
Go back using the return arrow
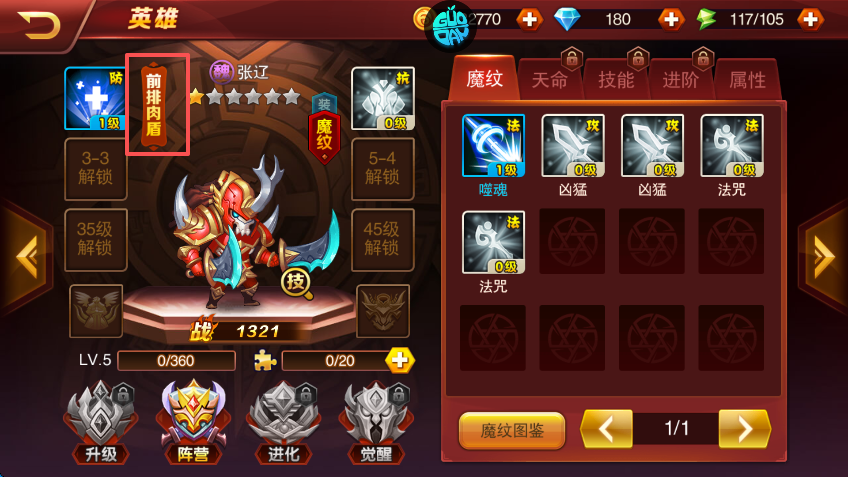[39, 22]
